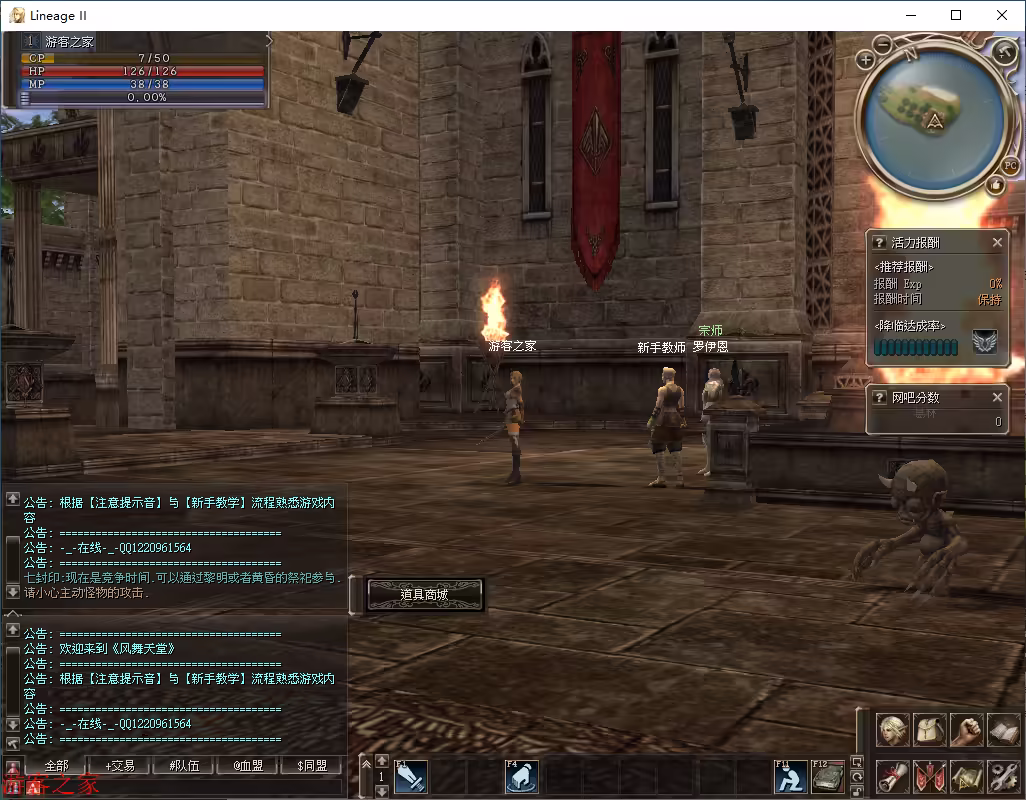
Task: Open the quest scroll icon
Action: coord(893,776)
